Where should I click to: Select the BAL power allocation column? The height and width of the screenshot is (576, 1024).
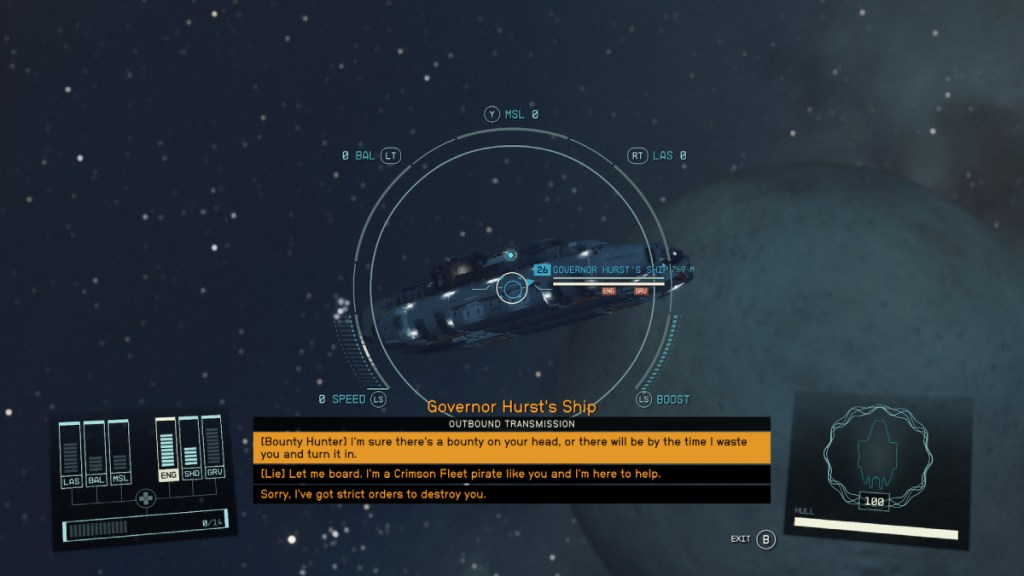[x=95, y=455]
